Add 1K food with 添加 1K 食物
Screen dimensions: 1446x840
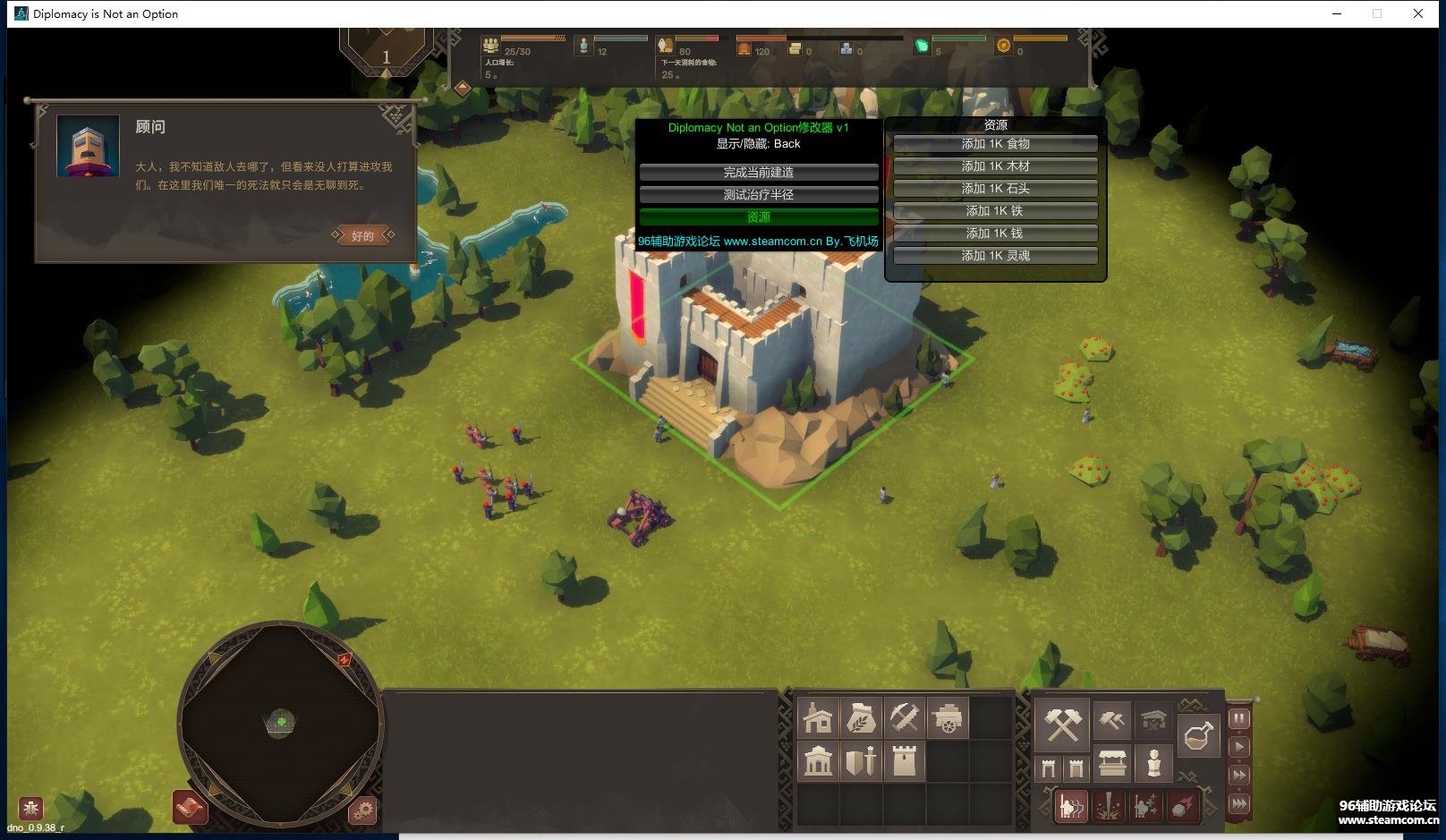(995, 144)
